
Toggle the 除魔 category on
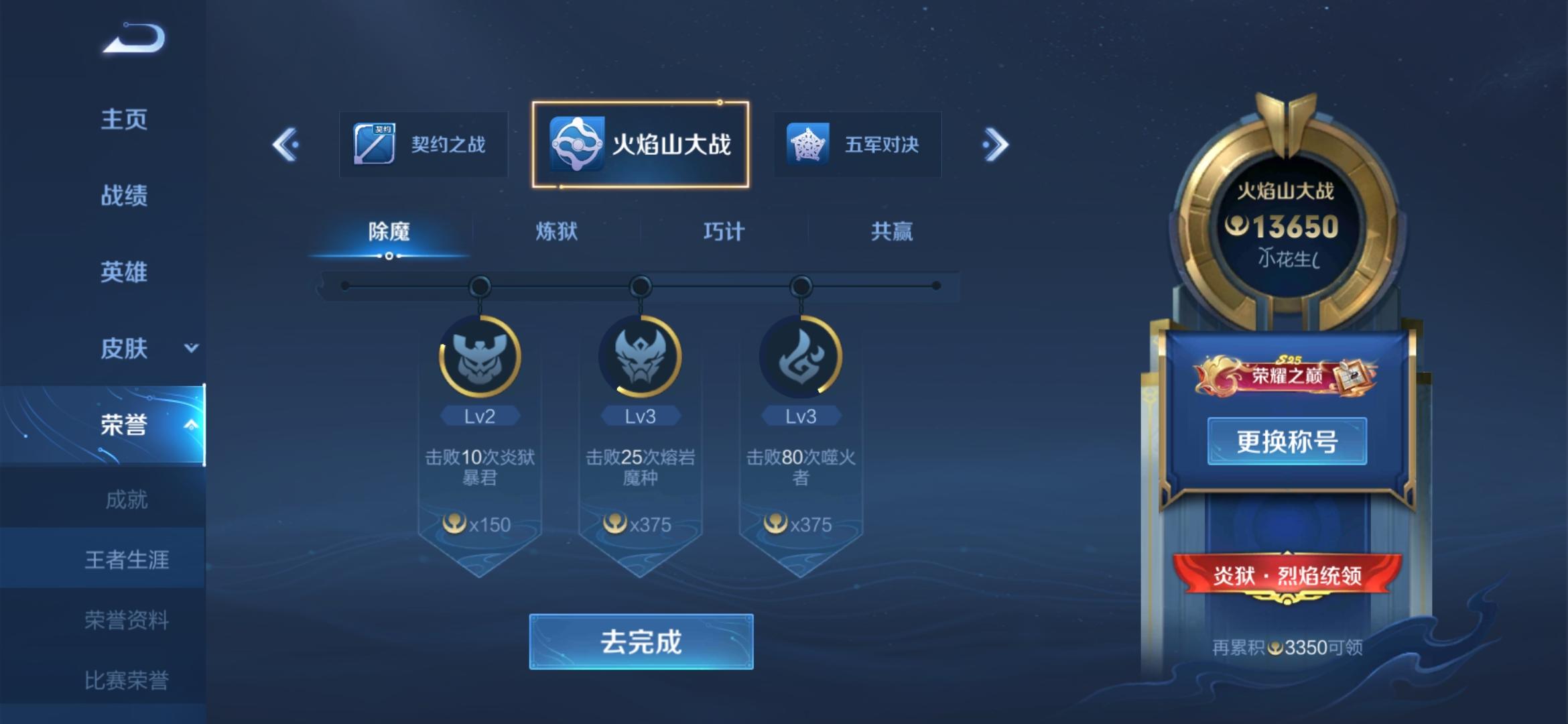(x=390, y=231)
